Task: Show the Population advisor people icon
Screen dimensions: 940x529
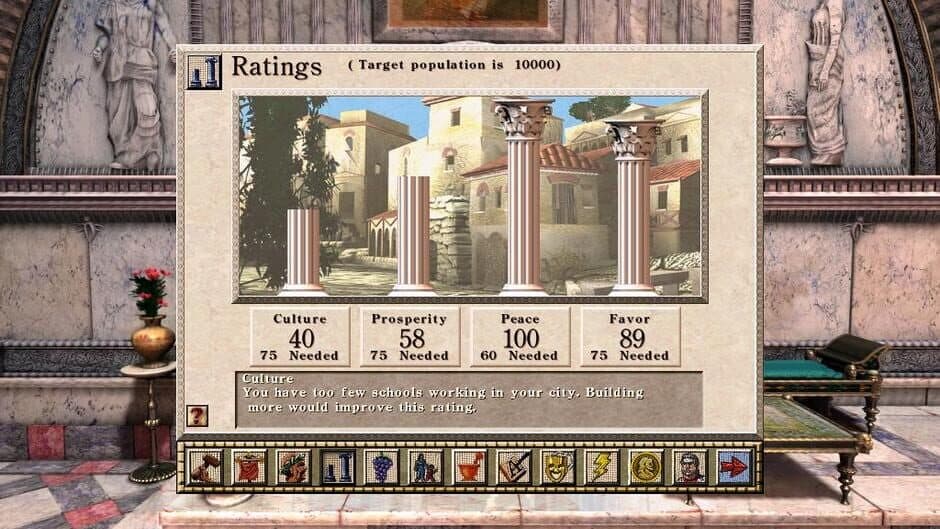Action: click(425, 467)
